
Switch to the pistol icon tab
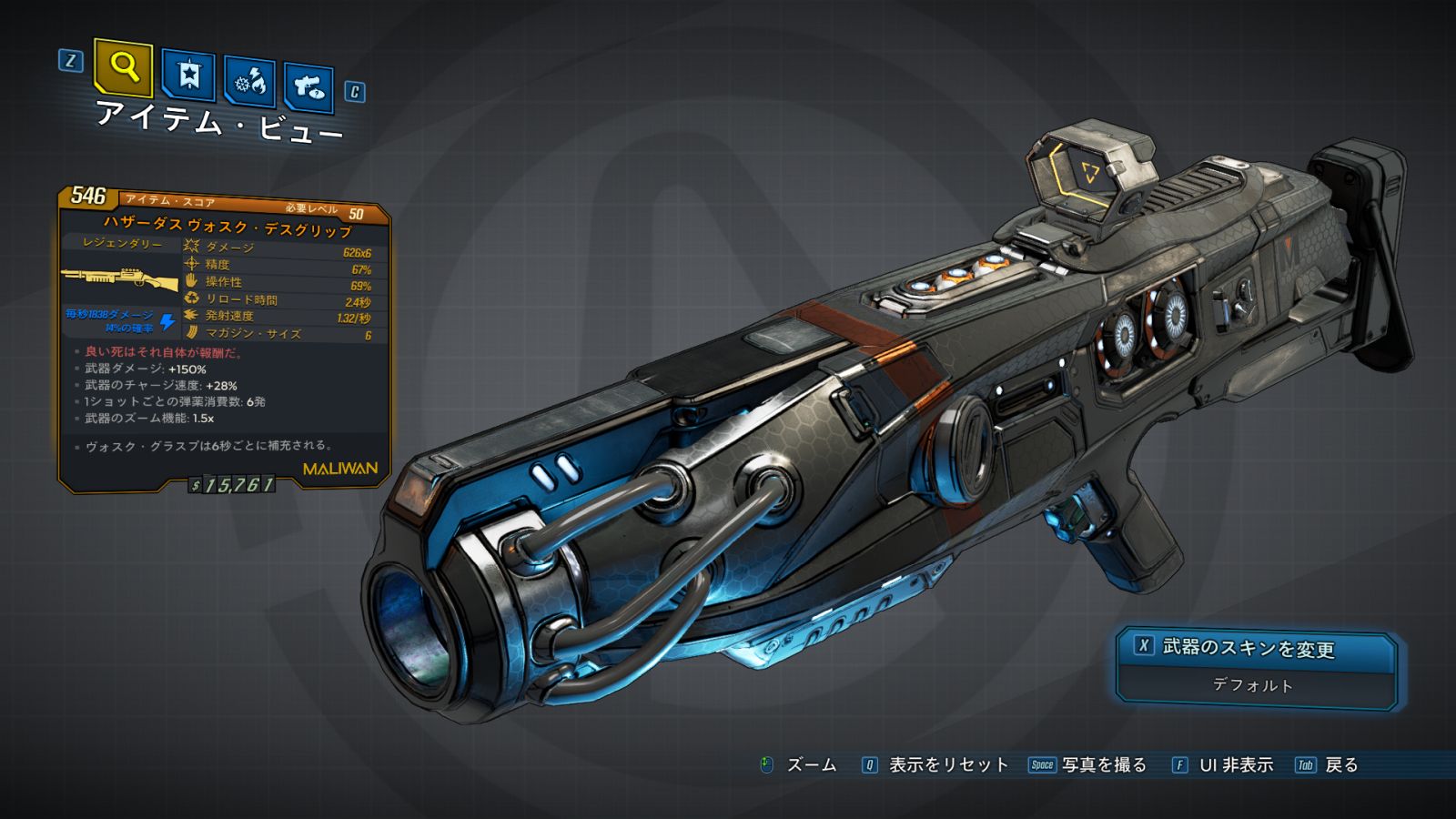click(x=308, y=87)
